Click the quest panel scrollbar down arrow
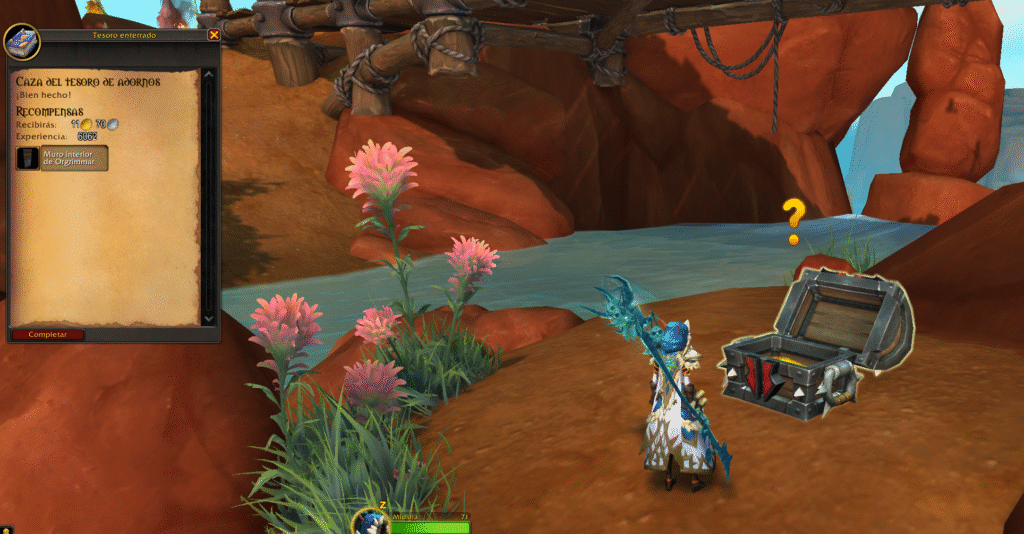Screen dimensions: 1024x534 [x=209, y=318]
